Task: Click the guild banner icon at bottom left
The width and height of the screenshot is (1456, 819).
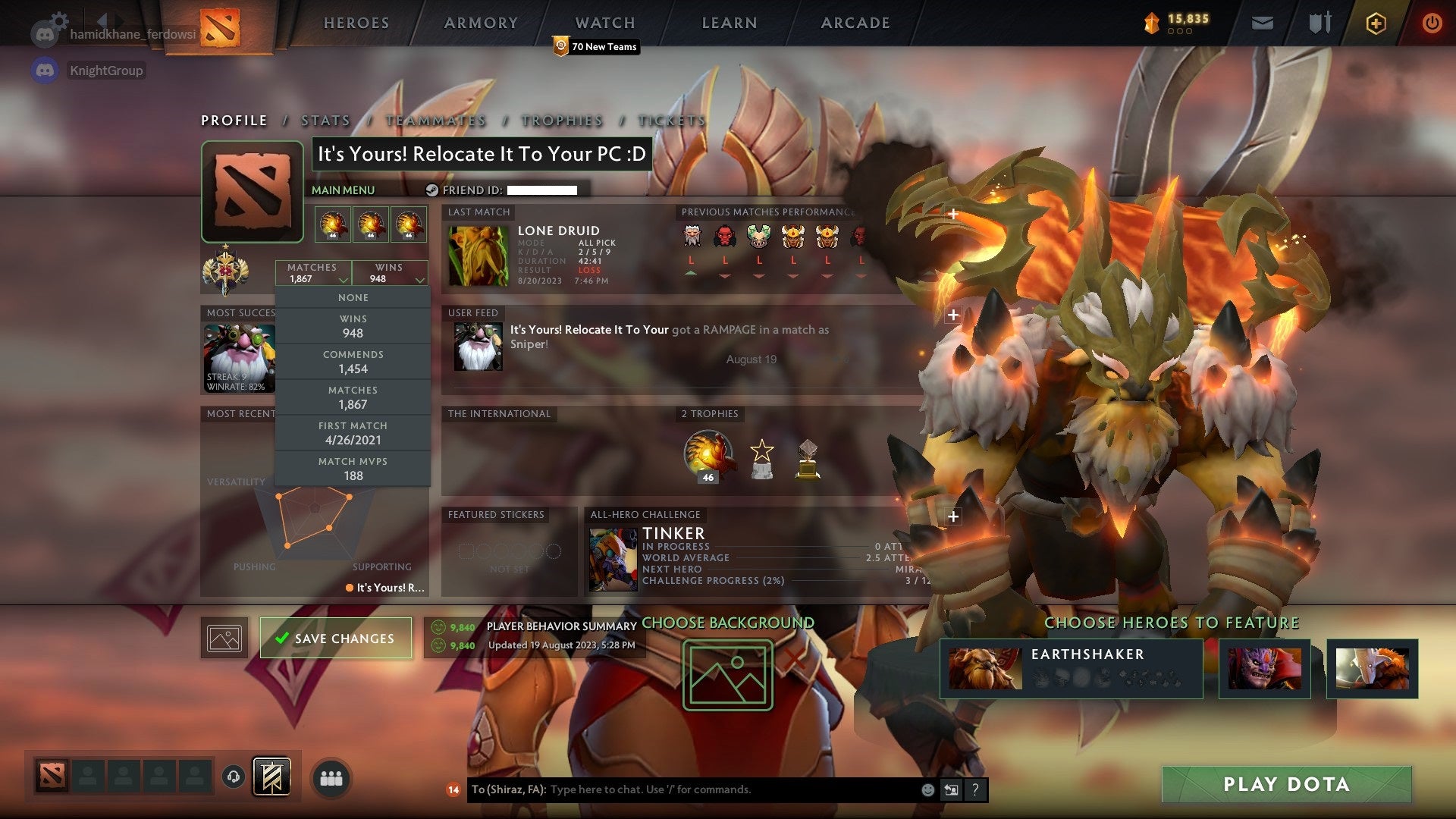Action: [x=273, y=777]
